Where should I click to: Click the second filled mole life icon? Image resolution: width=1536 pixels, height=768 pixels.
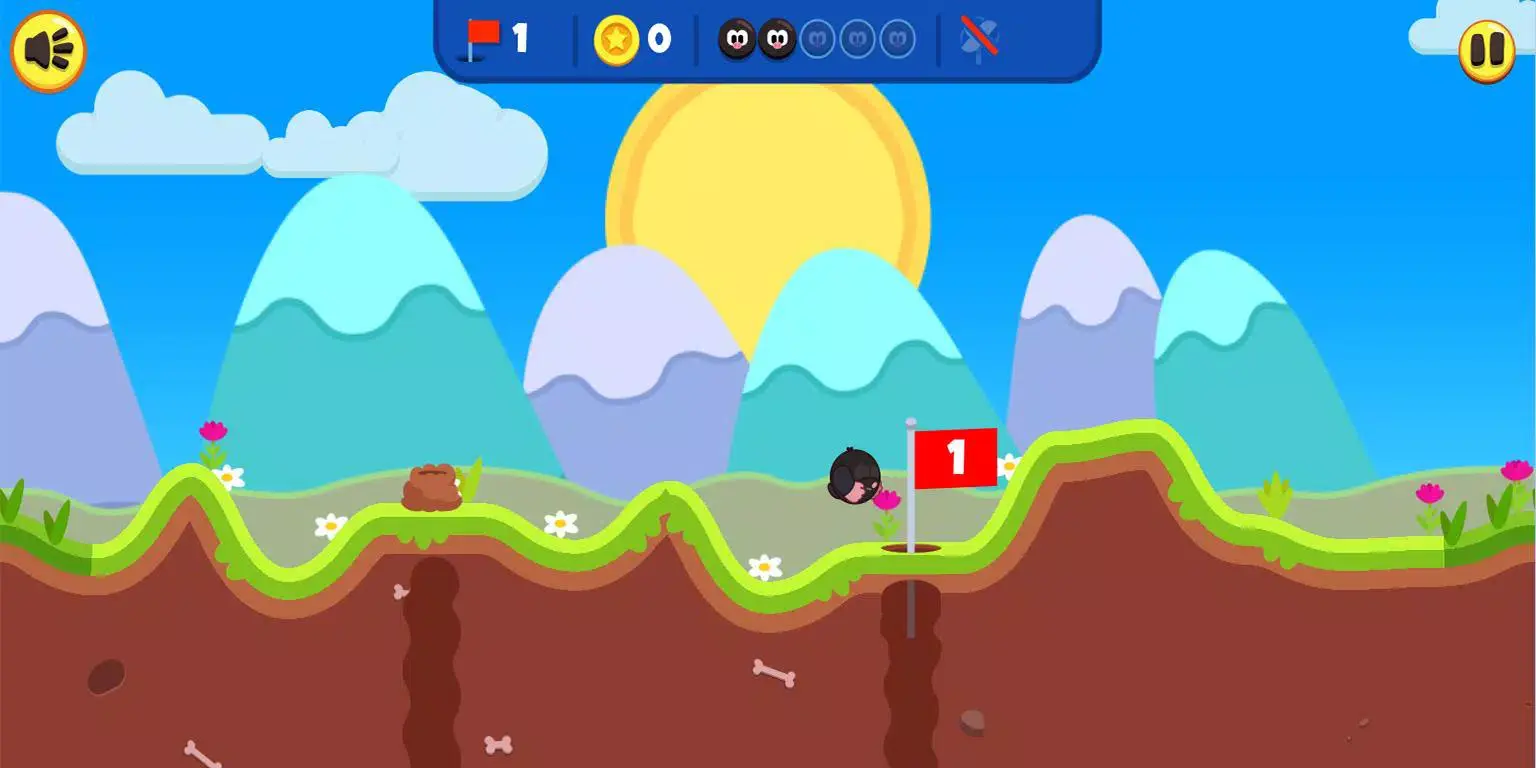click(776, 40)
